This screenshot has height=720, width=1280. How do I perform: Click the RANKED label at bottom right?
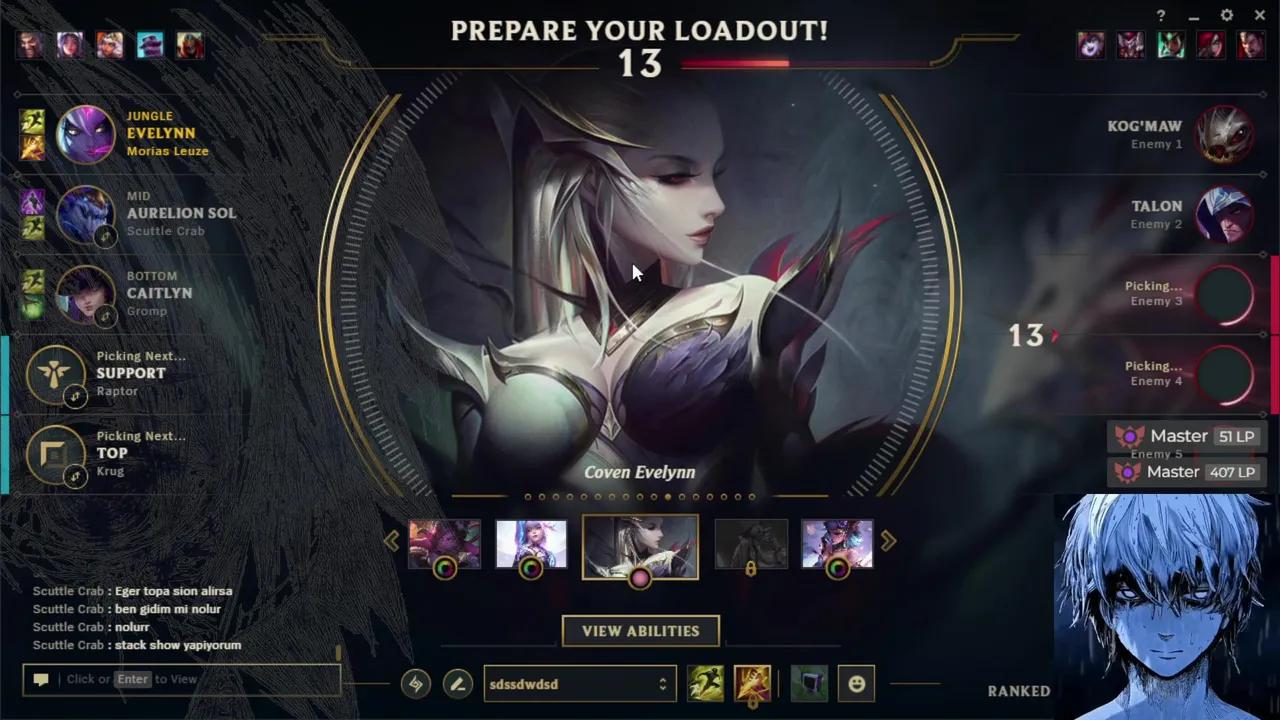[1019, 690]
